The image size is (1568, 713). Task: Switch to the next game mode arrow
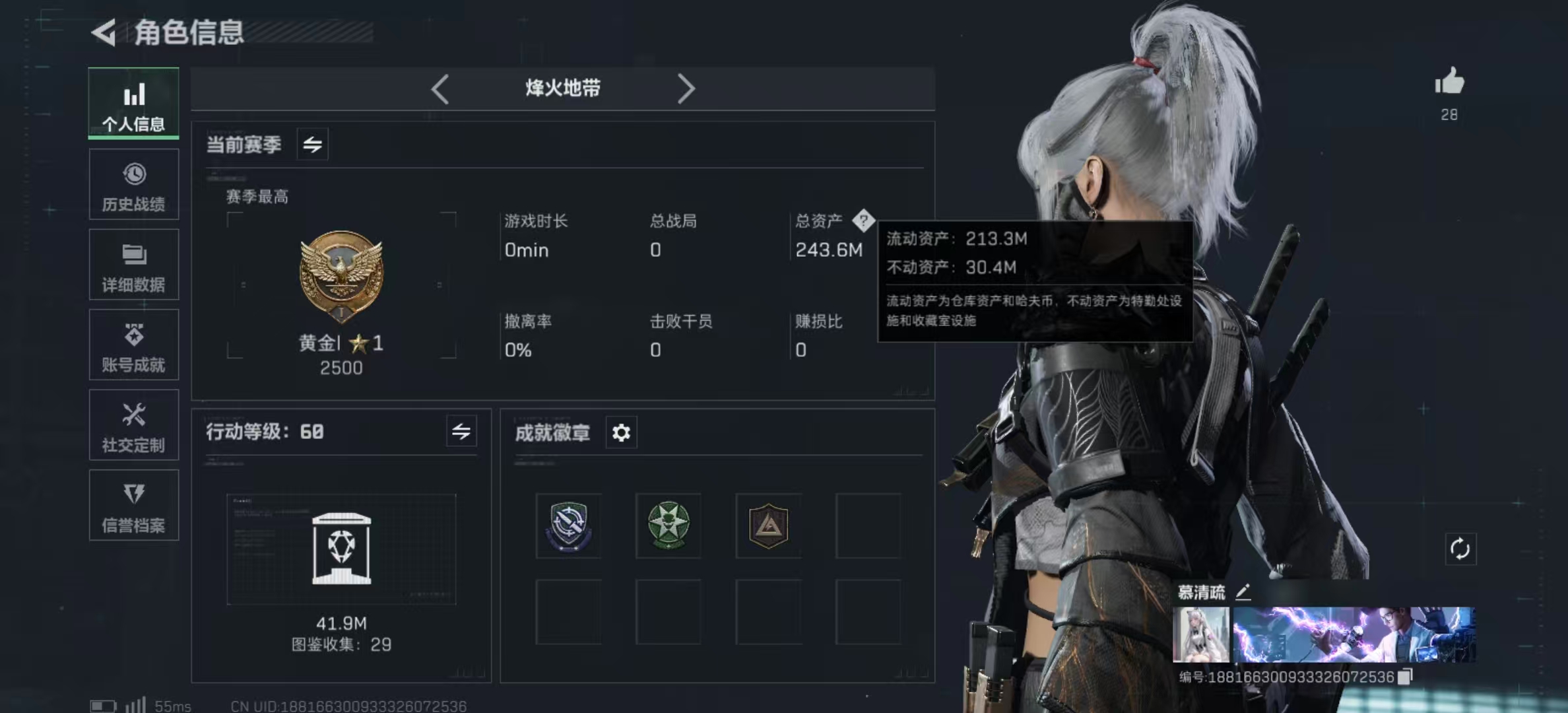click(686, 88)
